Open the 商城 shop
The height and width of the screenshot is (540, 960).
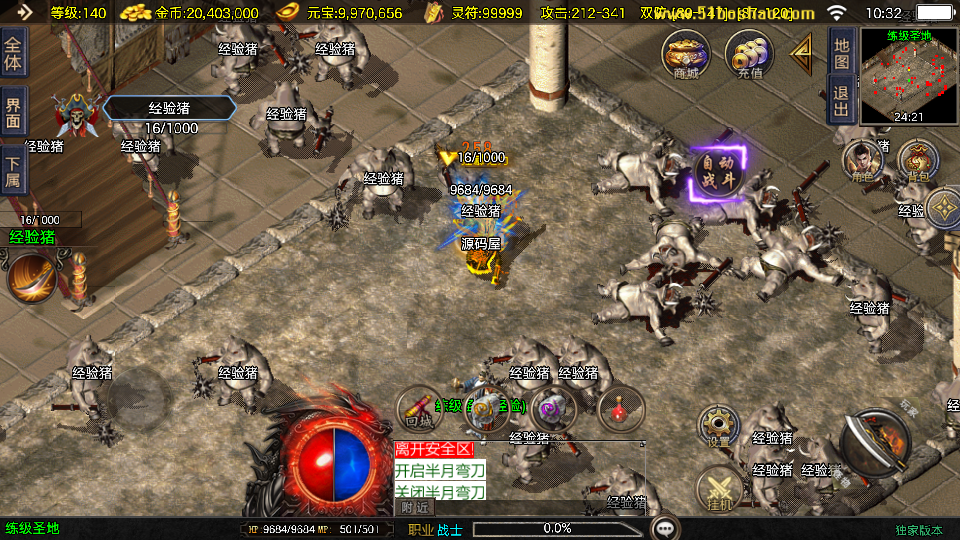point(686,52)
